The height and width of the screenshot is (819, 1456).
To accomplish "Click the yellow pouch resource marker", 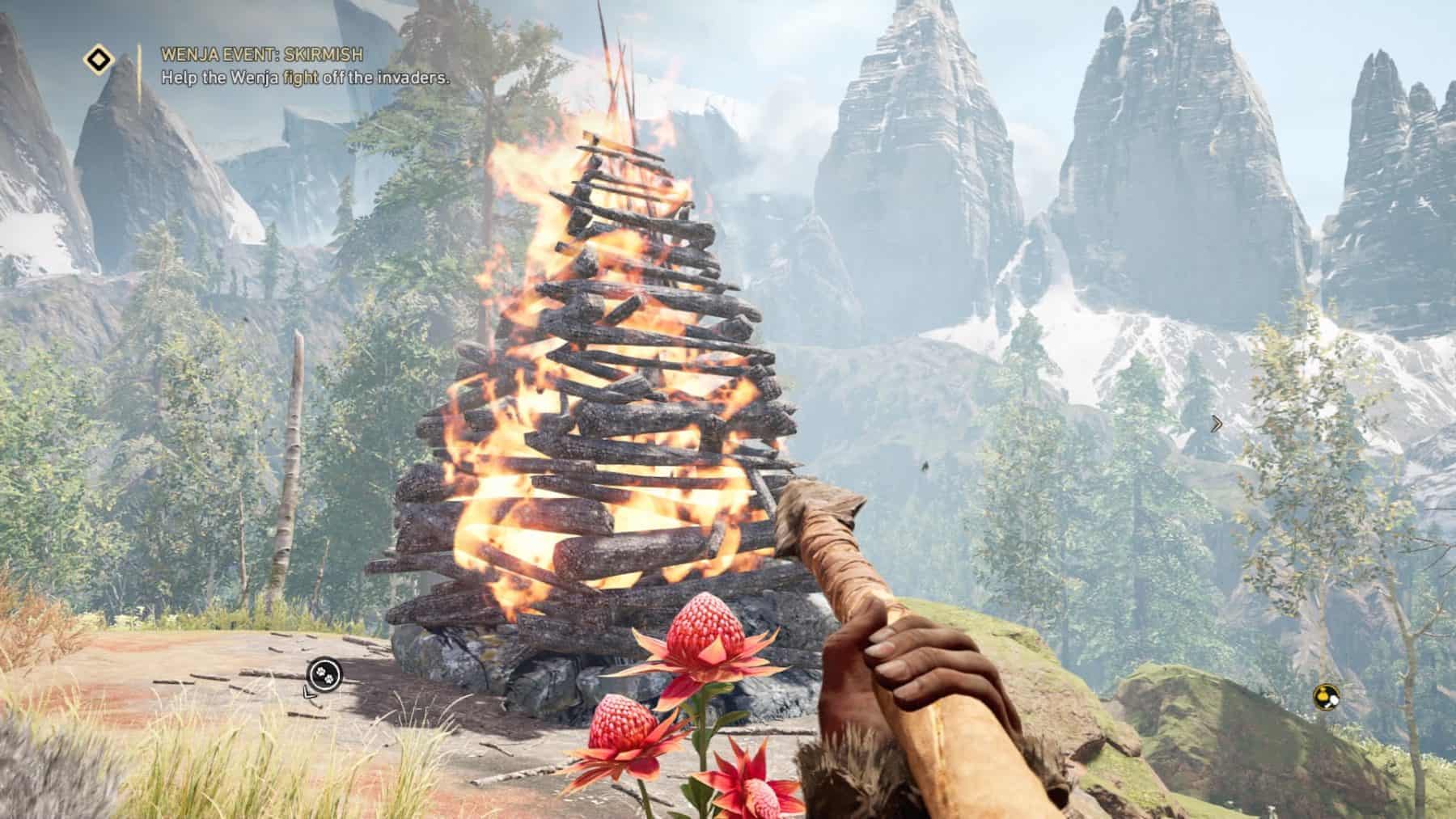I will pyautogui.click(x=1326, y=694).
